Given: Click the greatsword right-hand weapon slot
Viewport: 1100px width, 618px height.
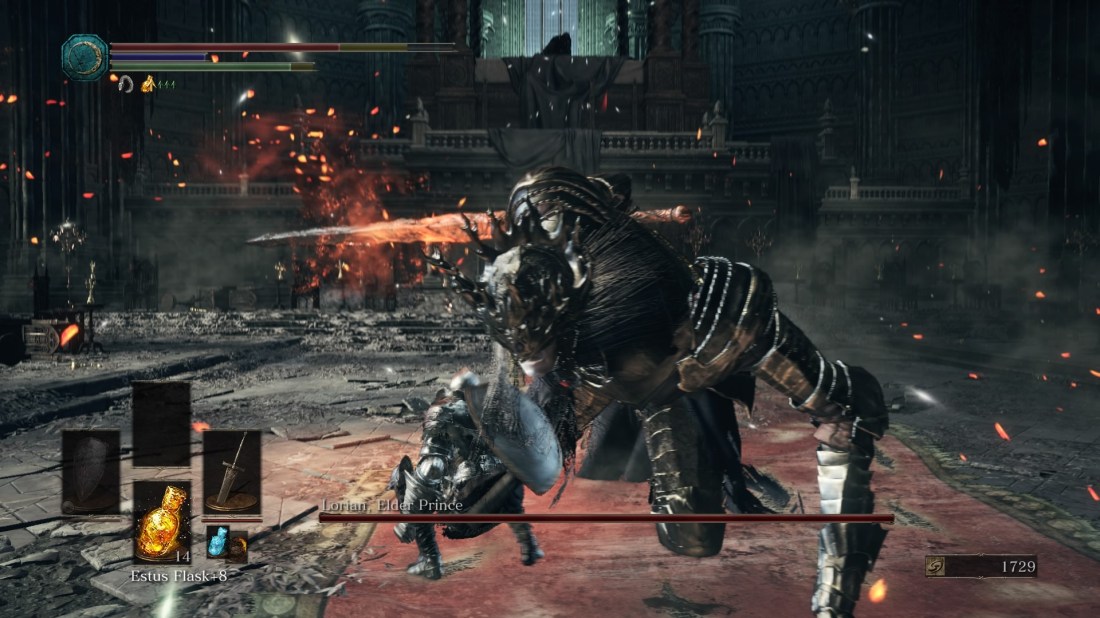Looking at the screenshot, I should (x=232, y=472).
